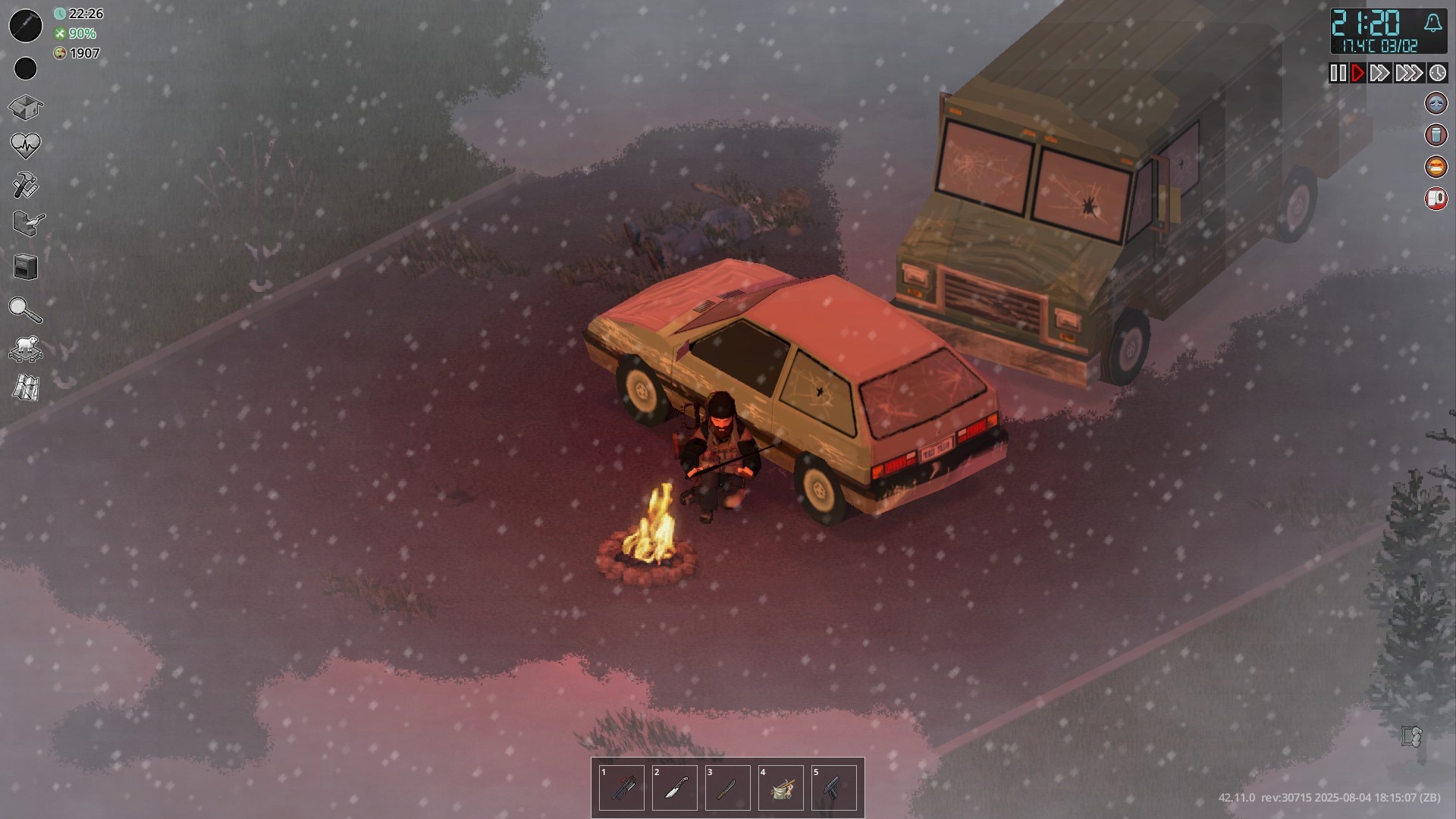Select hotbar slot 1 firearm
1456x819 pixels.
coord(622,789)
